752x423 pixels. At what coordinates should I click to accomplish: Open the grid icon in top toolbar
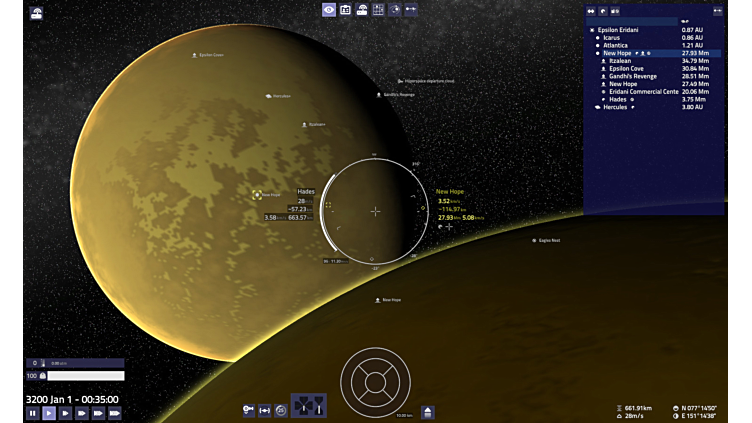click(x=378, y=10)
